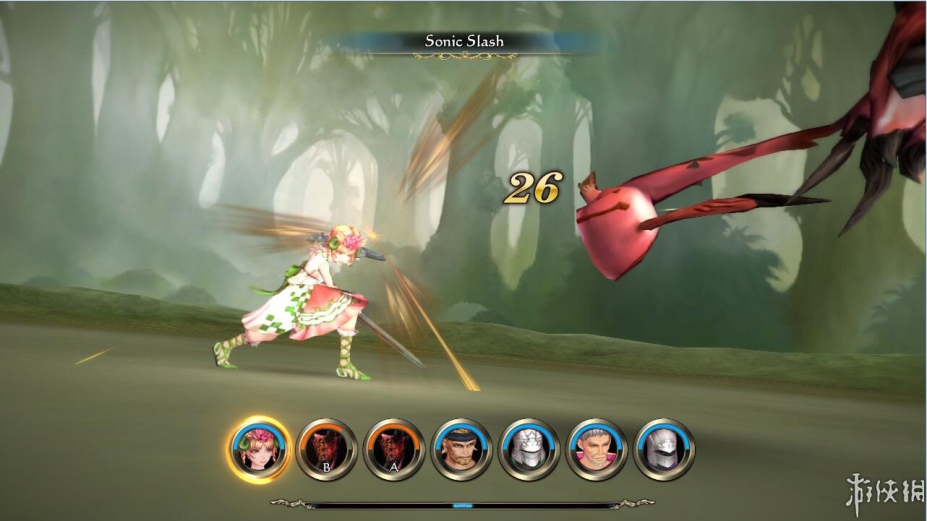Click the red enemy A turn portrait
The width and height of the screenshot is (927, 521).
[393, 449]
